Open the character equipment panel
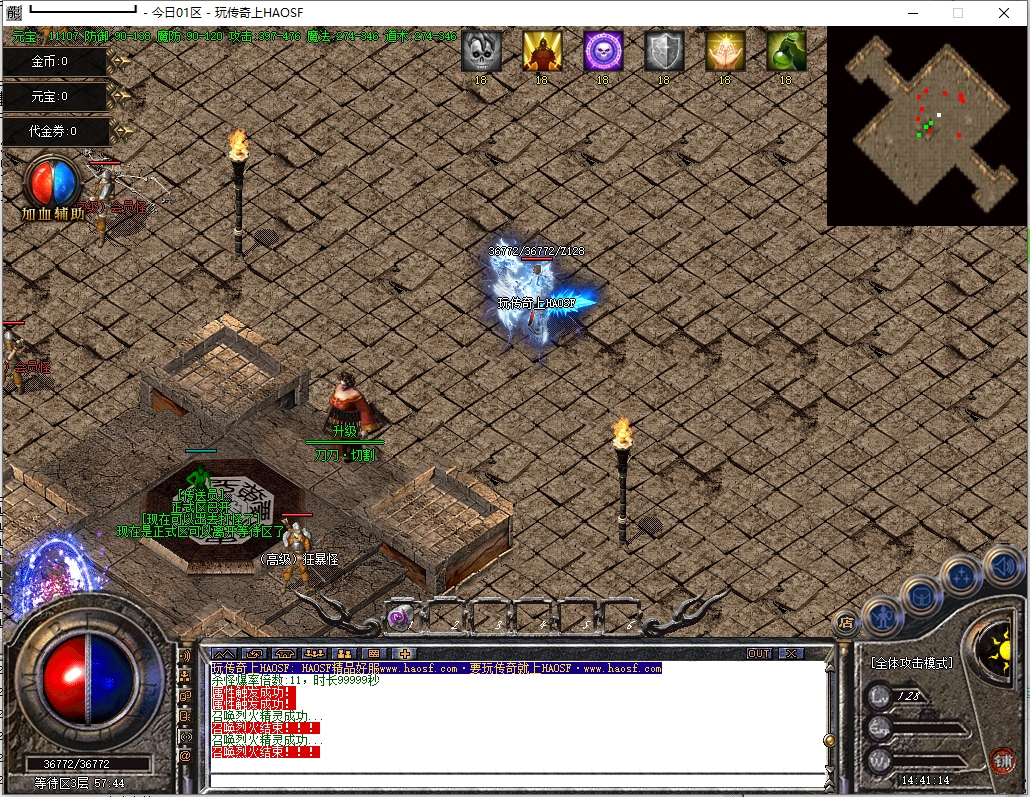1030x797 pixels. pos(883,615)
